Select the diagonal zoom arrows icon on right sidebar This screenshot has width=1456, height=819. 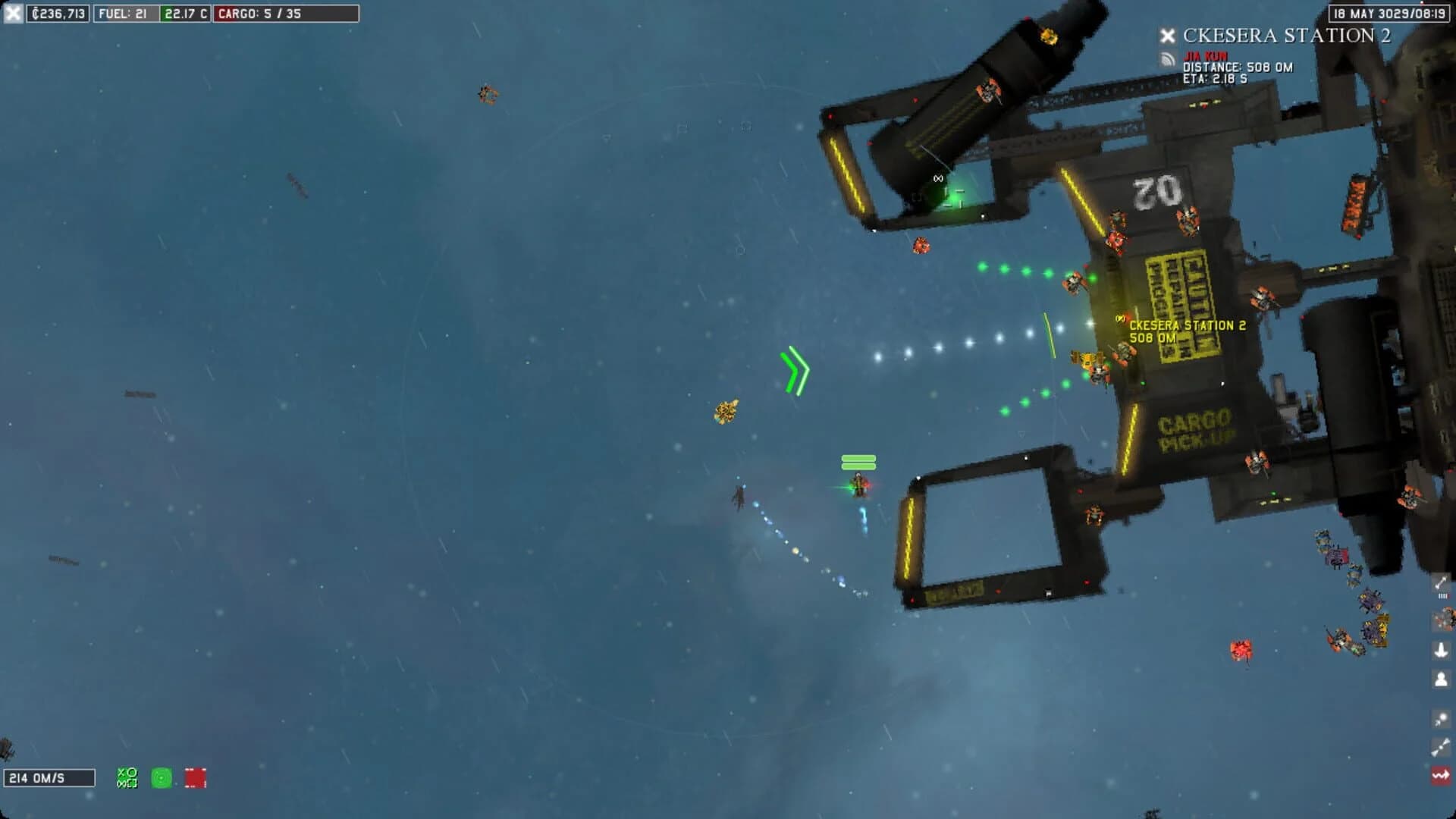(x=1442, y=581)
